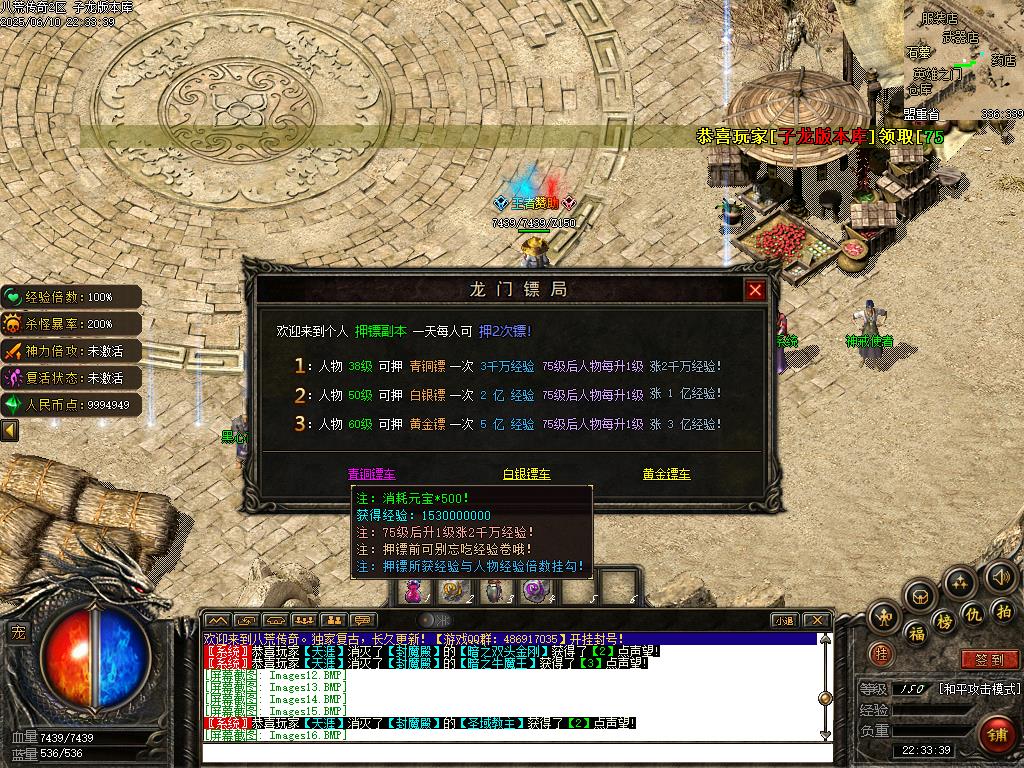Toggle the 挂 auto-play button
Screen dimensions: 1024x768
(881, 654)
